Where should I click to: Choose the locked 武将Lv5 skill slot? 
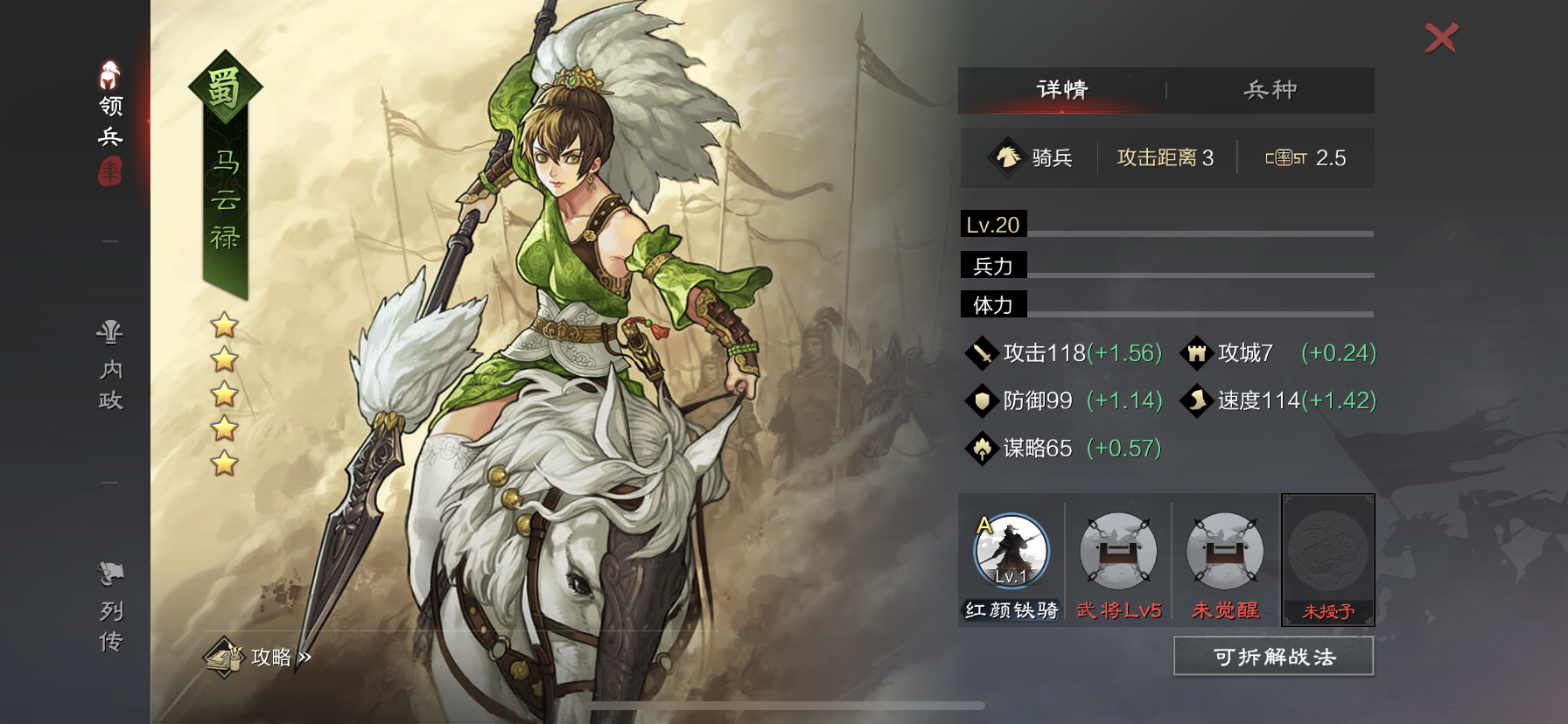1118,552
